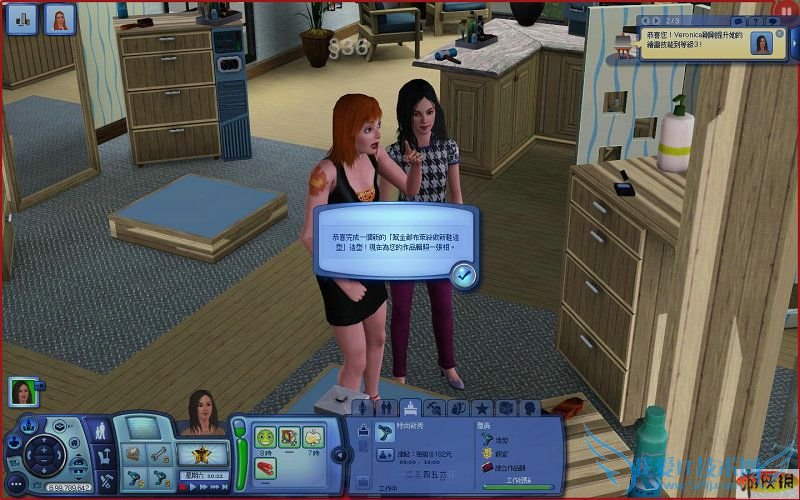Switch to the career tab in Sim panel
Screen dimensions: 800x500
point(410,407)
